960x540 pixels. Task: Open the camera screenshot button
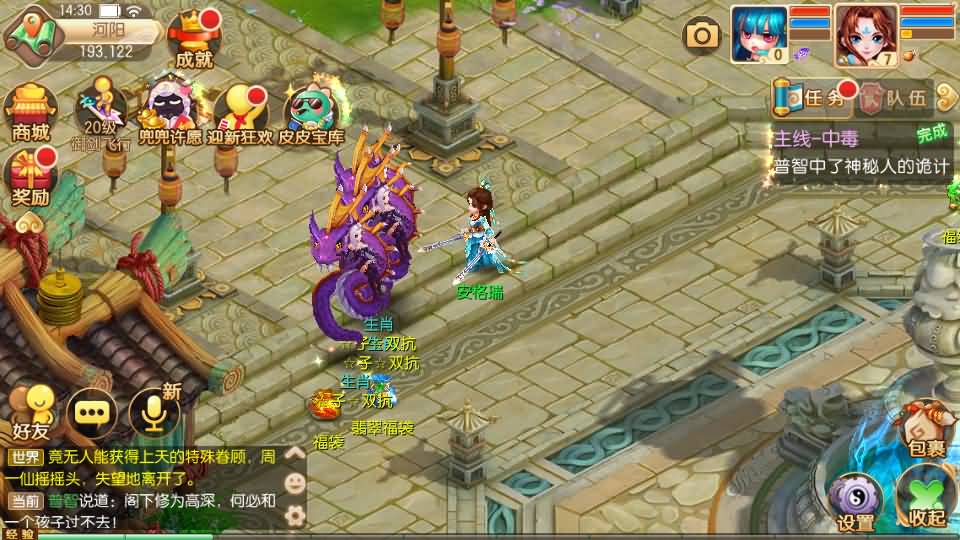702,37
